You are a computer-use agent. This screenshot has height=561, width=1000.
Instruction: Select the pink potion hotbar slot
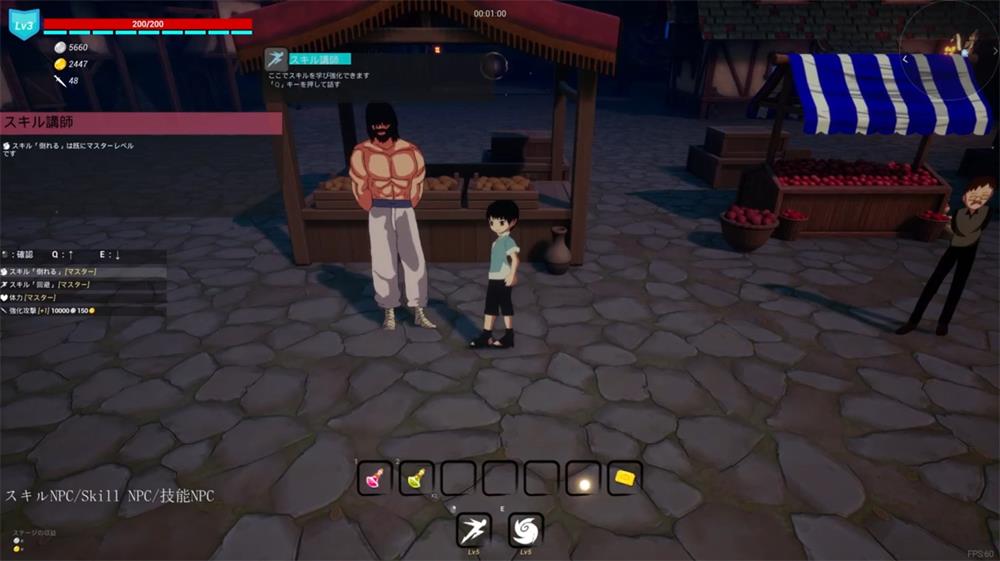tap(375, 480)
